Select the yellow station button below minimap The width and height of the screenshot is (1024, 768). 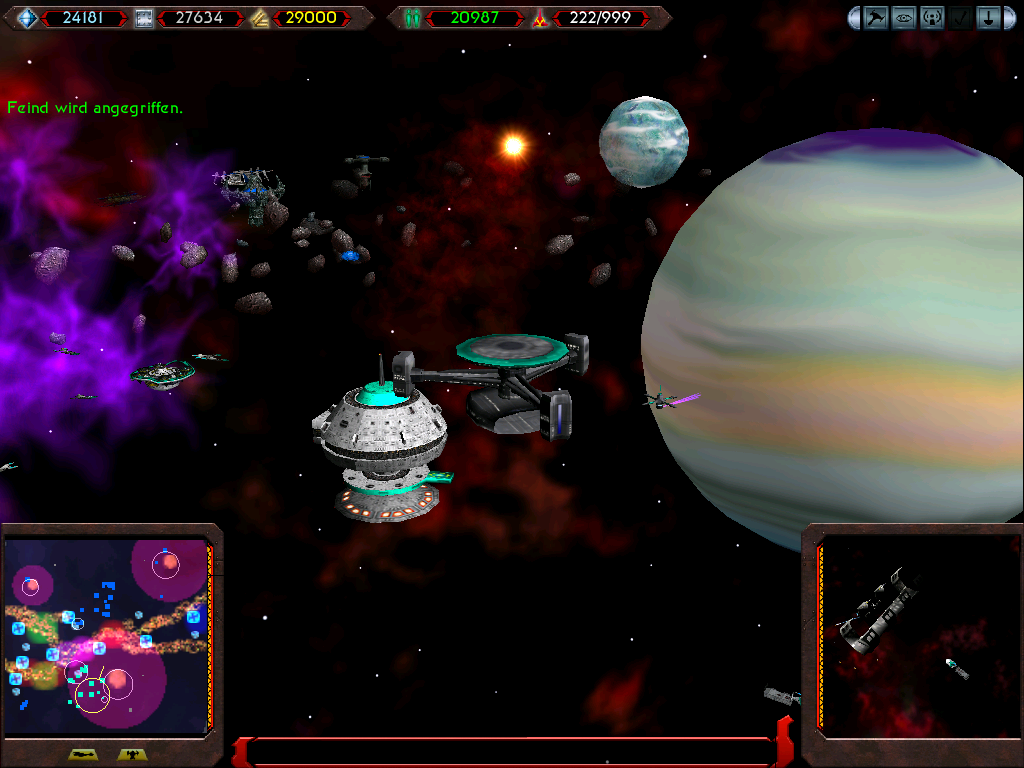coord(131,755)
